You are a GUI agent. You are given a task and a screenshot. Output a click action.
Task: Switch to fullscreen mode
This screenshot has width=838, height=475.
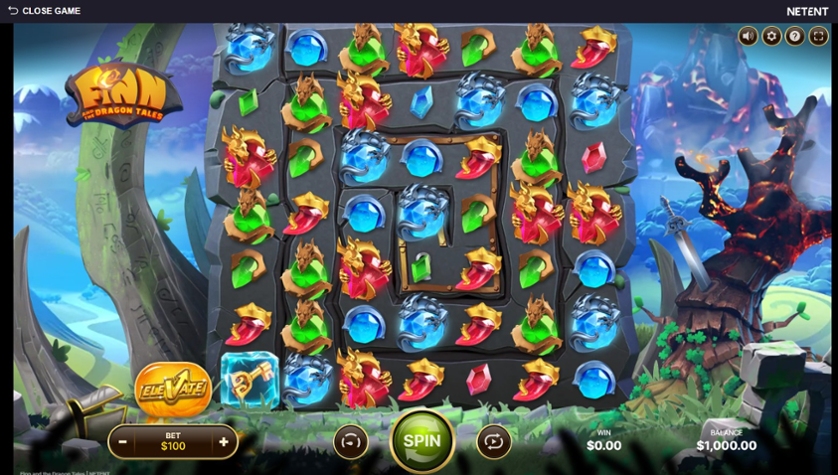click(818, 36)
